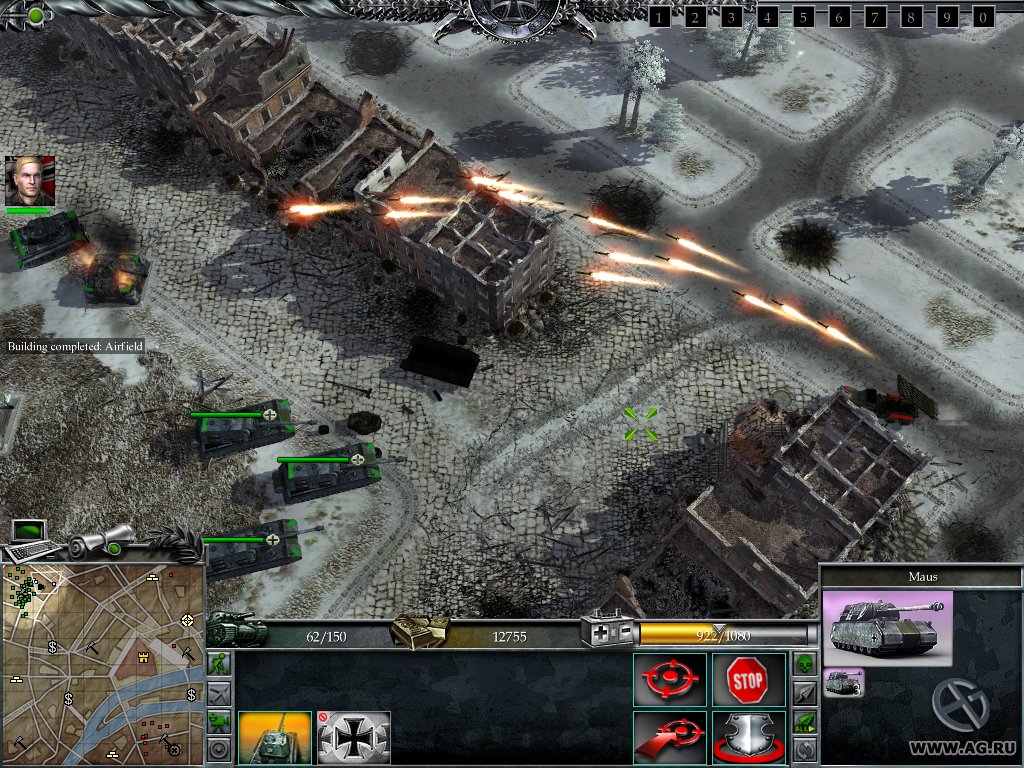Open the aircraft production tab

point(218,692)
